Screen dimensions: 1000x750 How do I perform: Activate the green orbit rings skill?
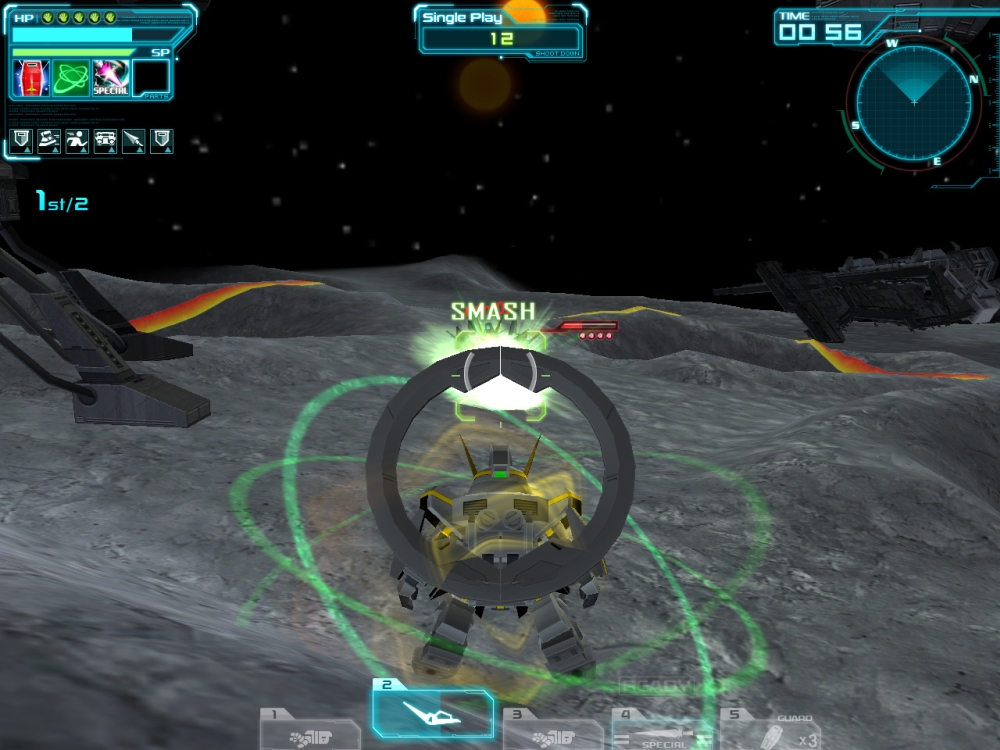coord(71,78)
